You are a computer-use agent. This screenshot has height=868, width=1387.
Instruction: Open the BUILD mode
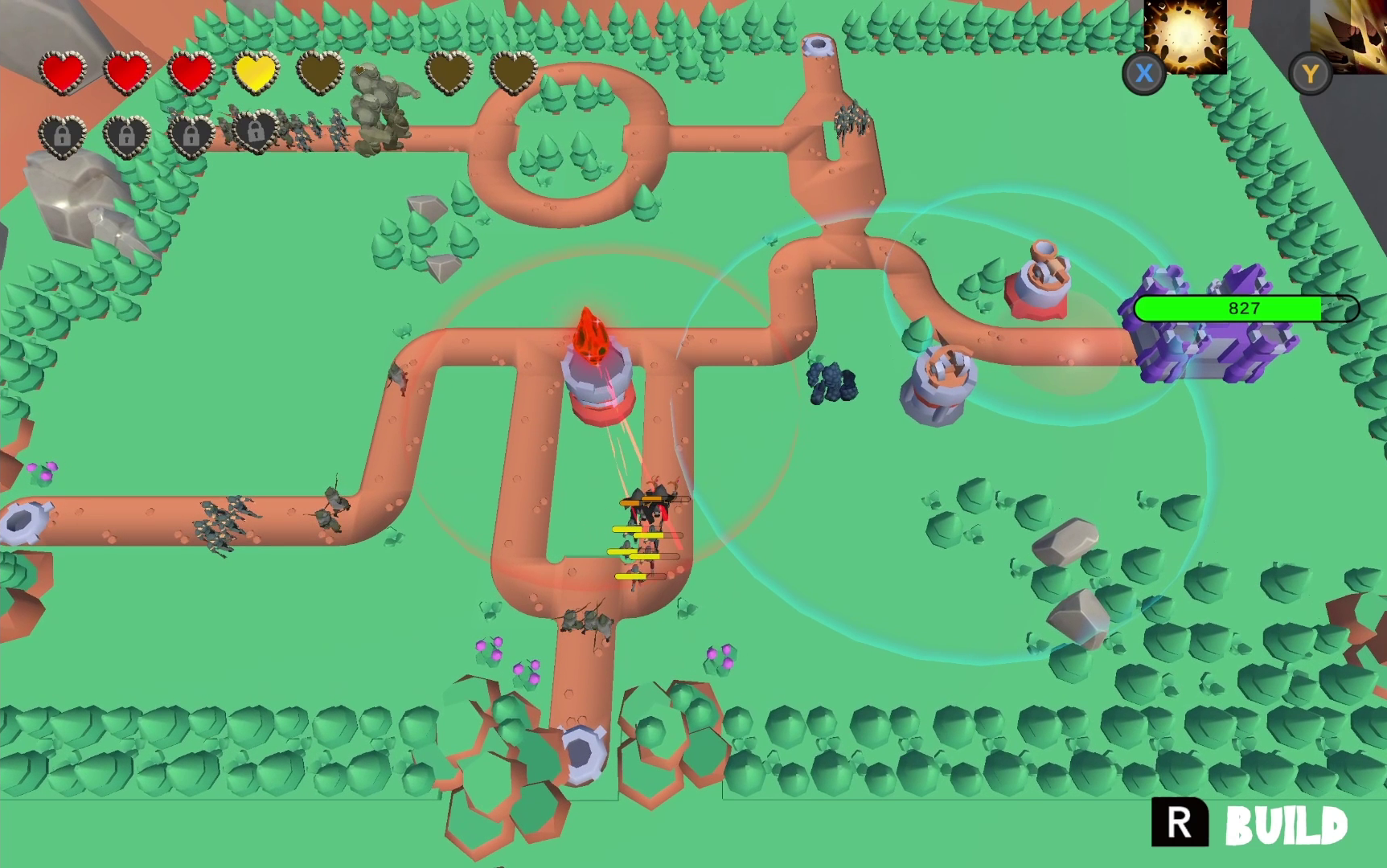[1251, 824]
